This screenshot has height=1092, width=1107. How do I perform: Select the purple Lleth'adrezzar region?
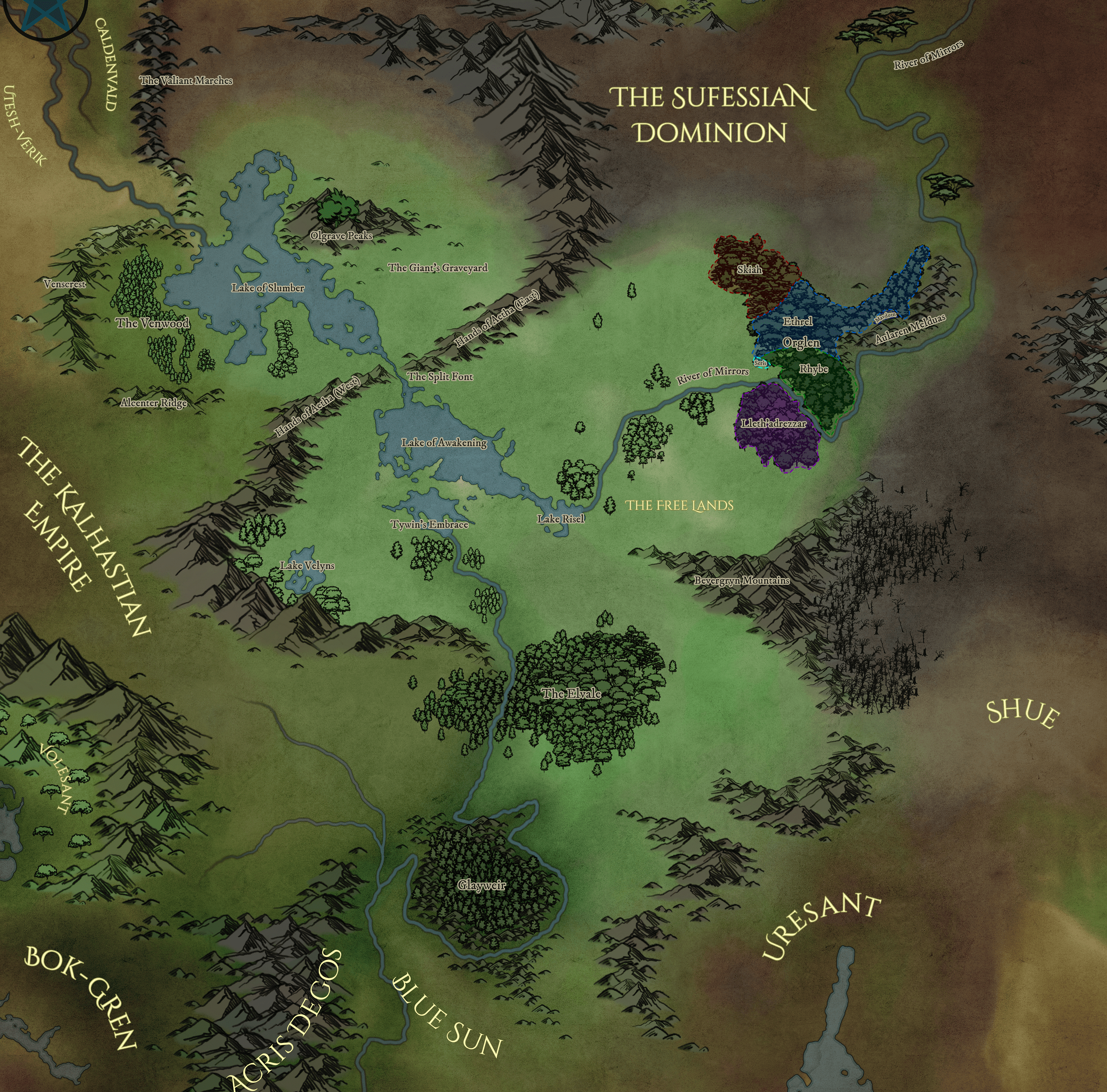point(773,423)
